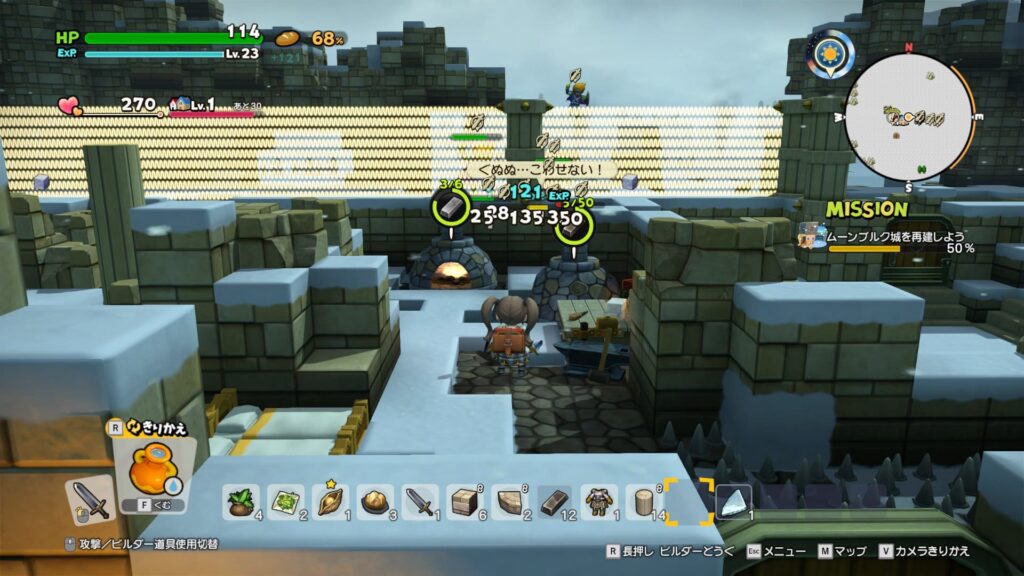Select the sword in the hotbar
This screenshot has width=1024, height=576.
(x=420, y=501)
